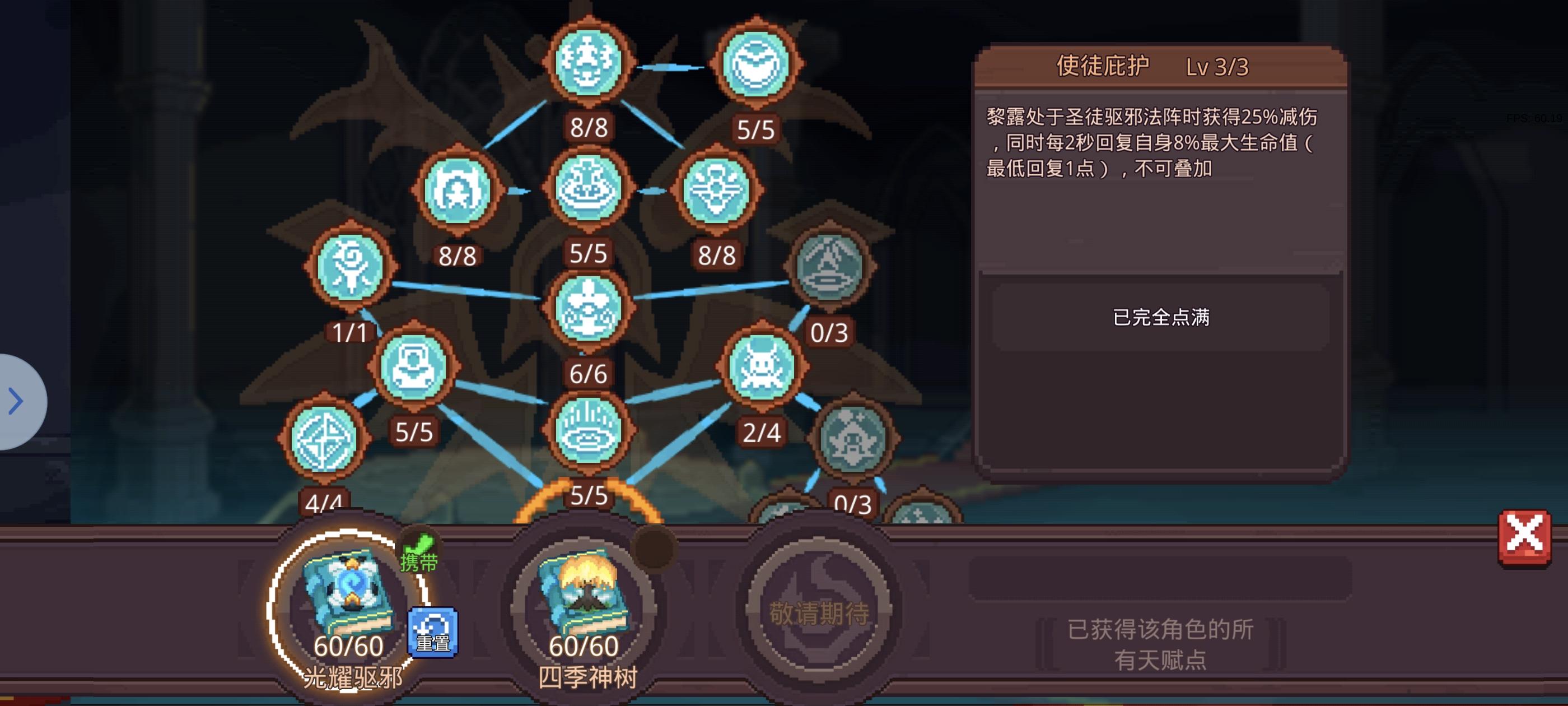Select the 8/8 crown talent at the top
1568x706 pixels.
(x=589, y=63)
